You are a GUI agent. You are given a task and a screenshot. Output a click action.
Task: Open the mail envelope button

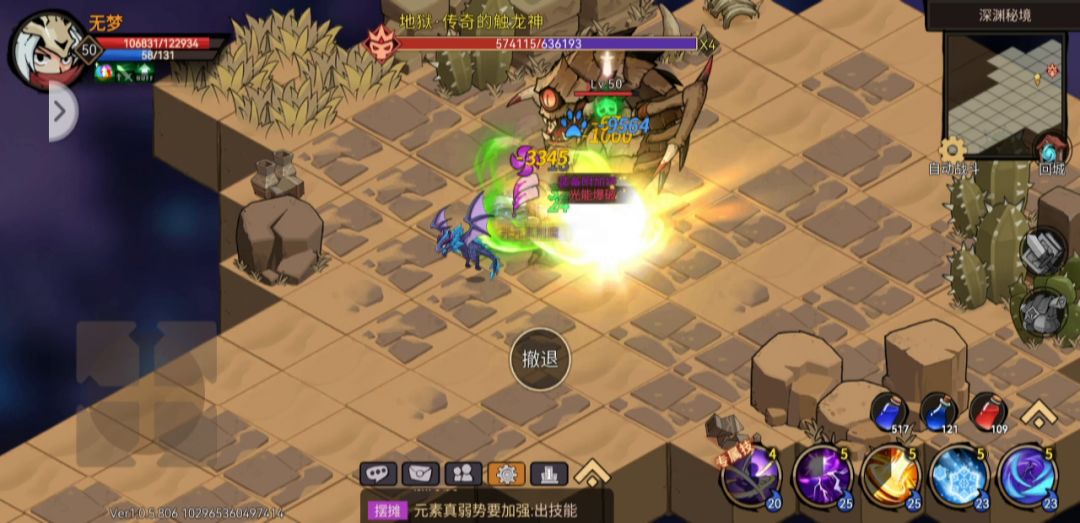[421, 473]
